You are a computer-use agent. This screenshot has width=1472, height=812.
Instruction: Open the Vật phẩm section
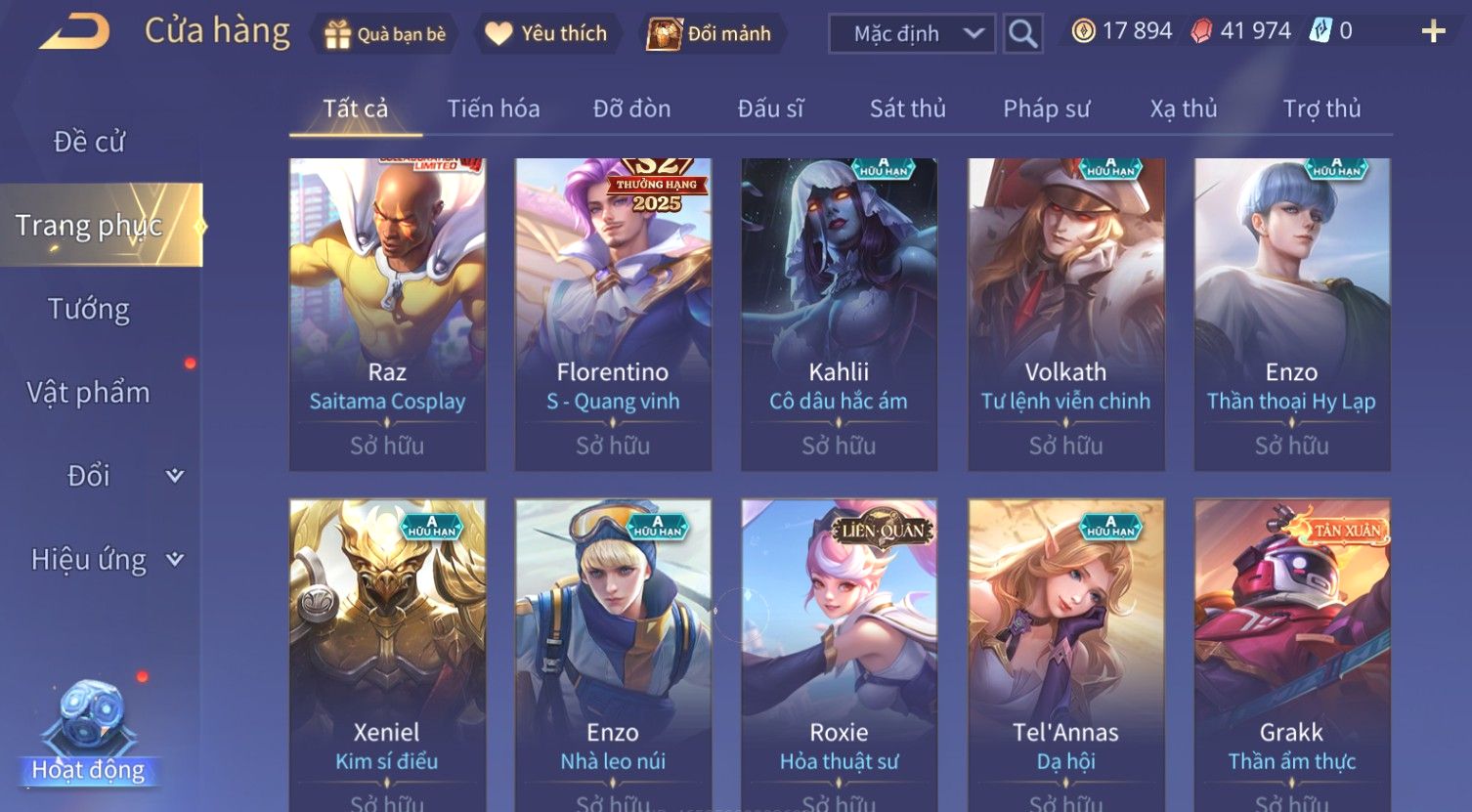(x=89, y=393)
